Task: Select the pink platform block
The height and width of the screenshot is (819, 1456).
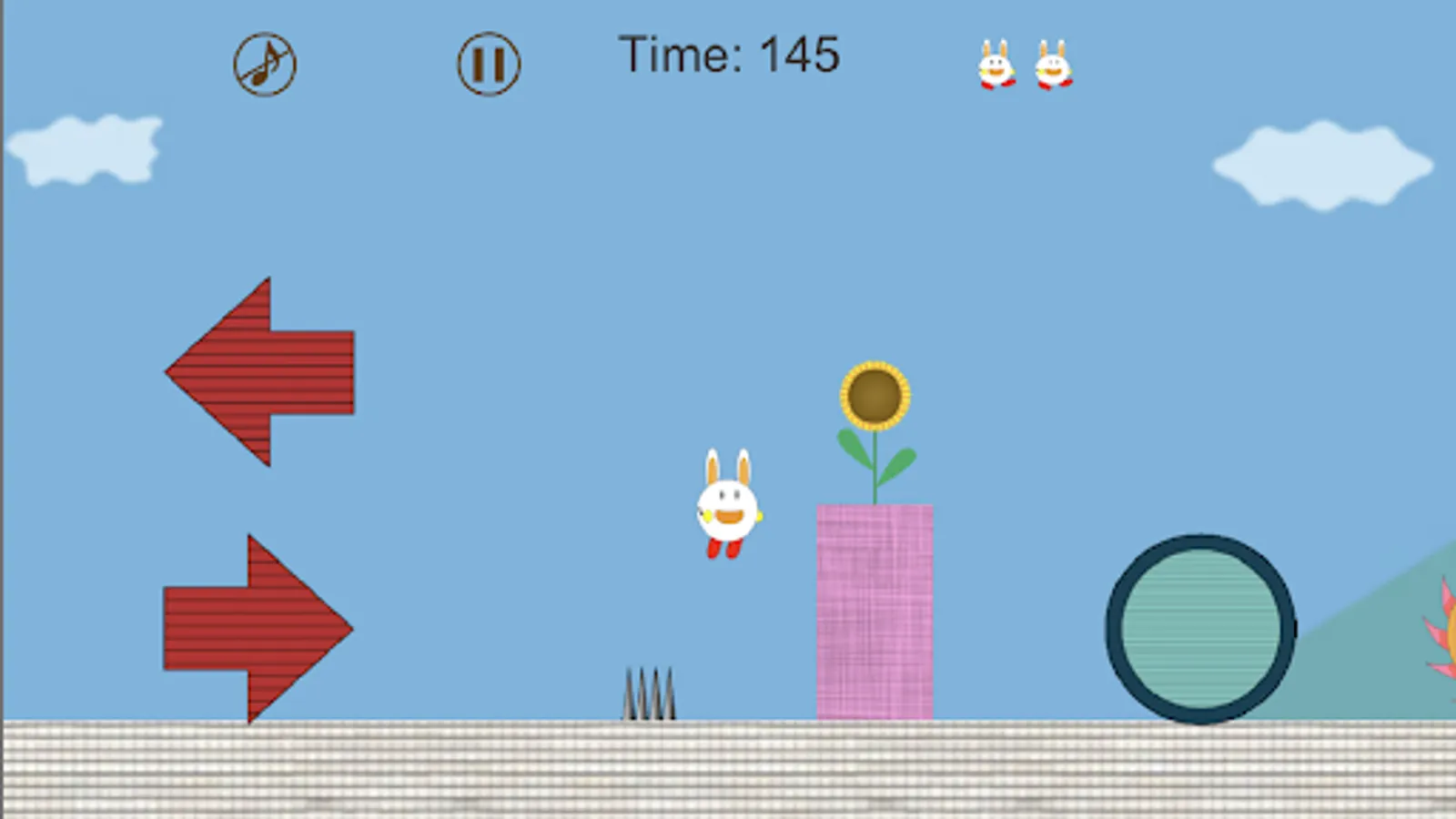Action: pyautogui.click(x=875, y=610)
